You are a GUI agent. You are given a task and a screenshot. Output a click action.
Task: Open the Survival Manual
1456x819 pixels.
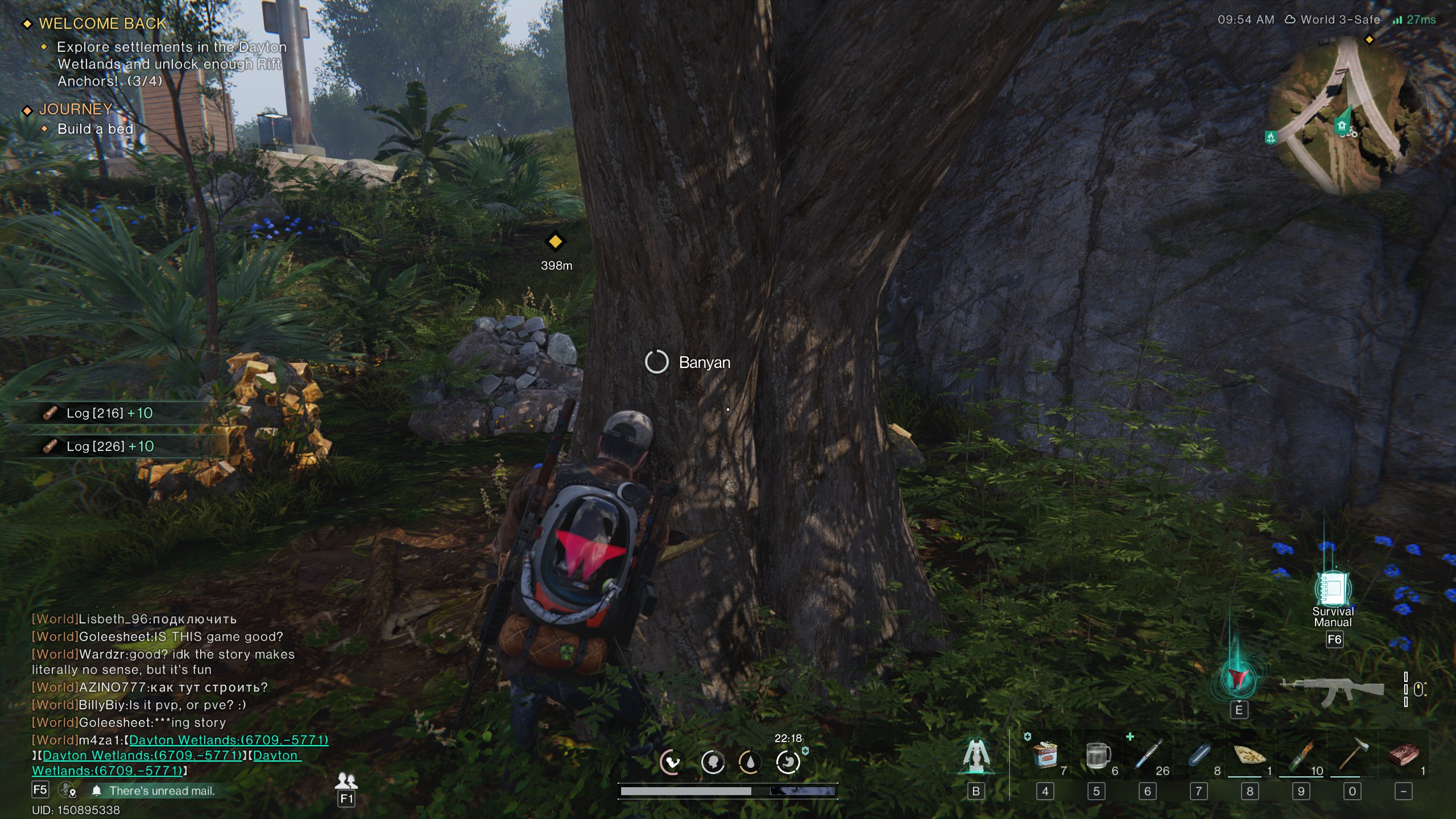[1333, 590]
